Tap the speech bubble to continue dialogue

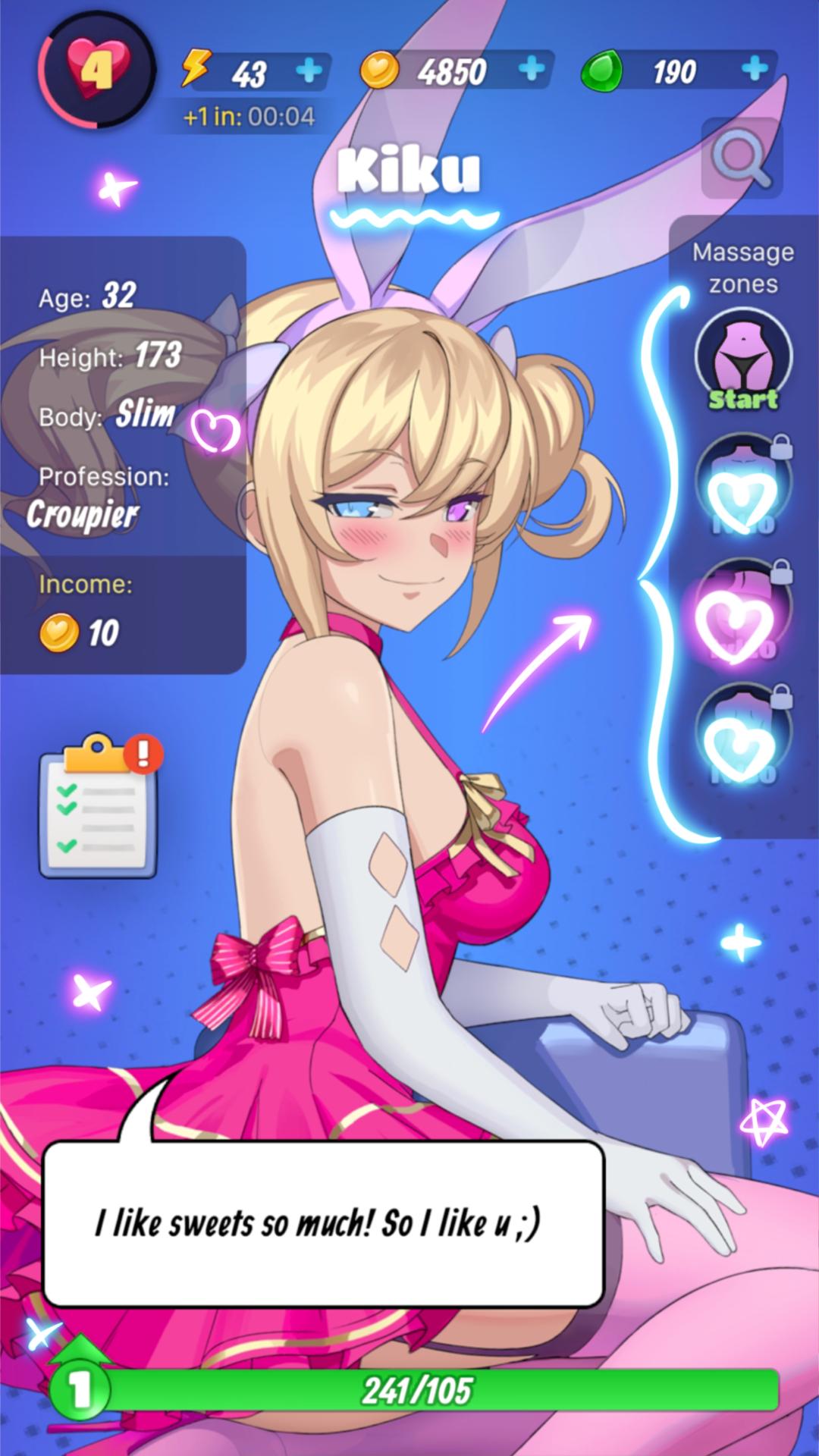pos(324,1223)
